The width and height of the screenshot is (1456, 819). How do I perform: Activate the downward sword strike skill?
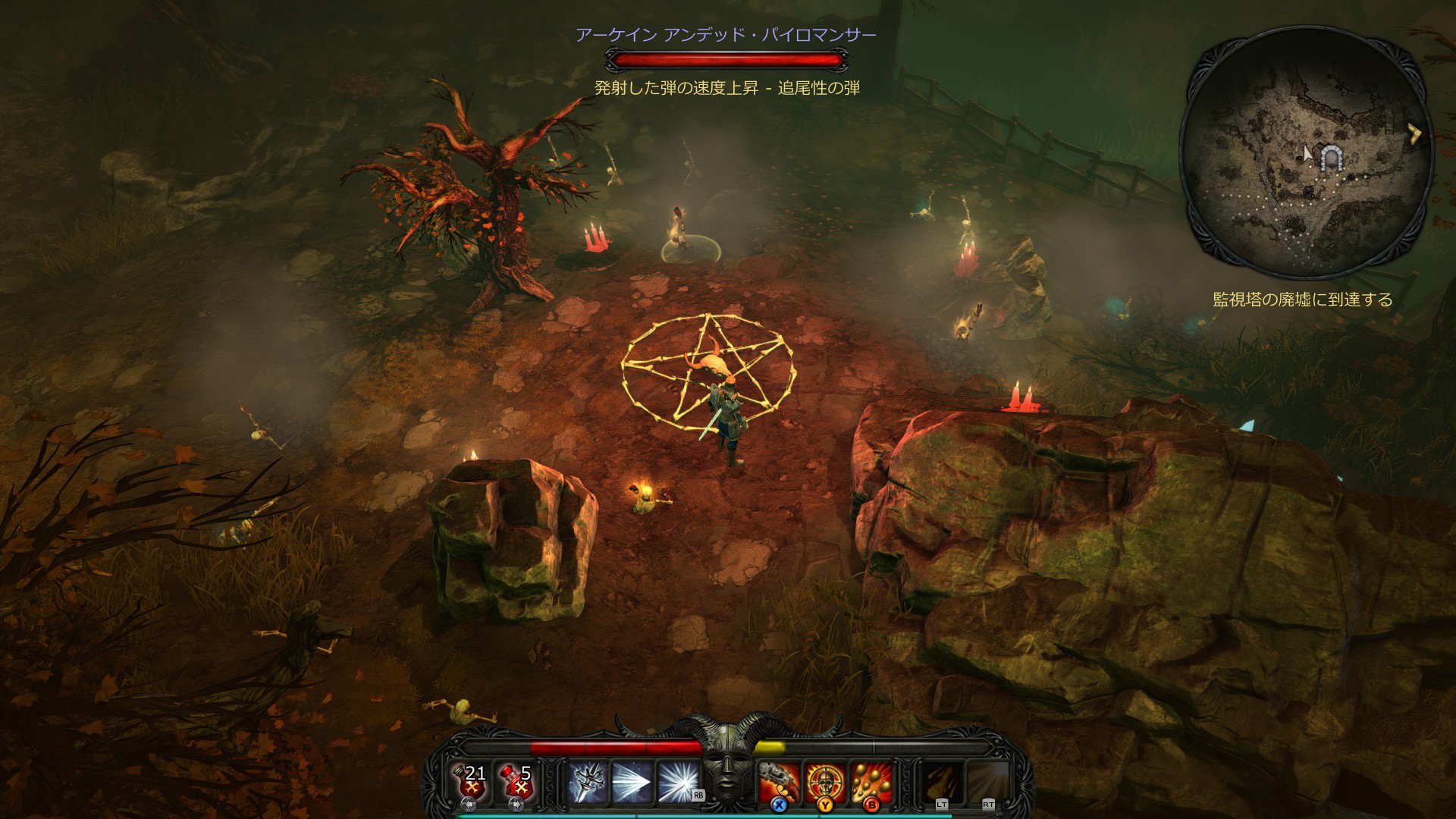point(588,783)
